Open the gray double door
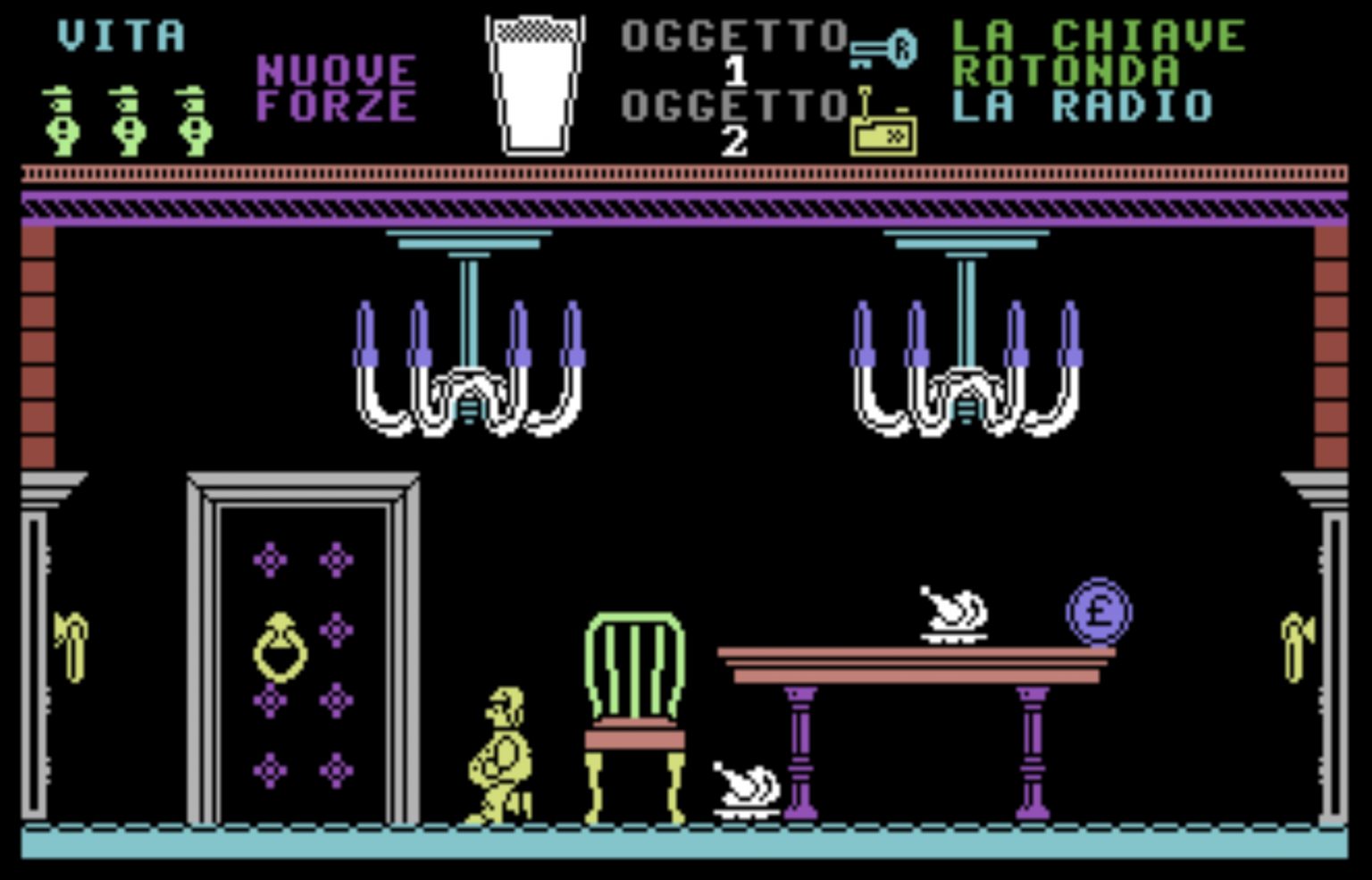1372x880 pixels. tap(302, 652)
